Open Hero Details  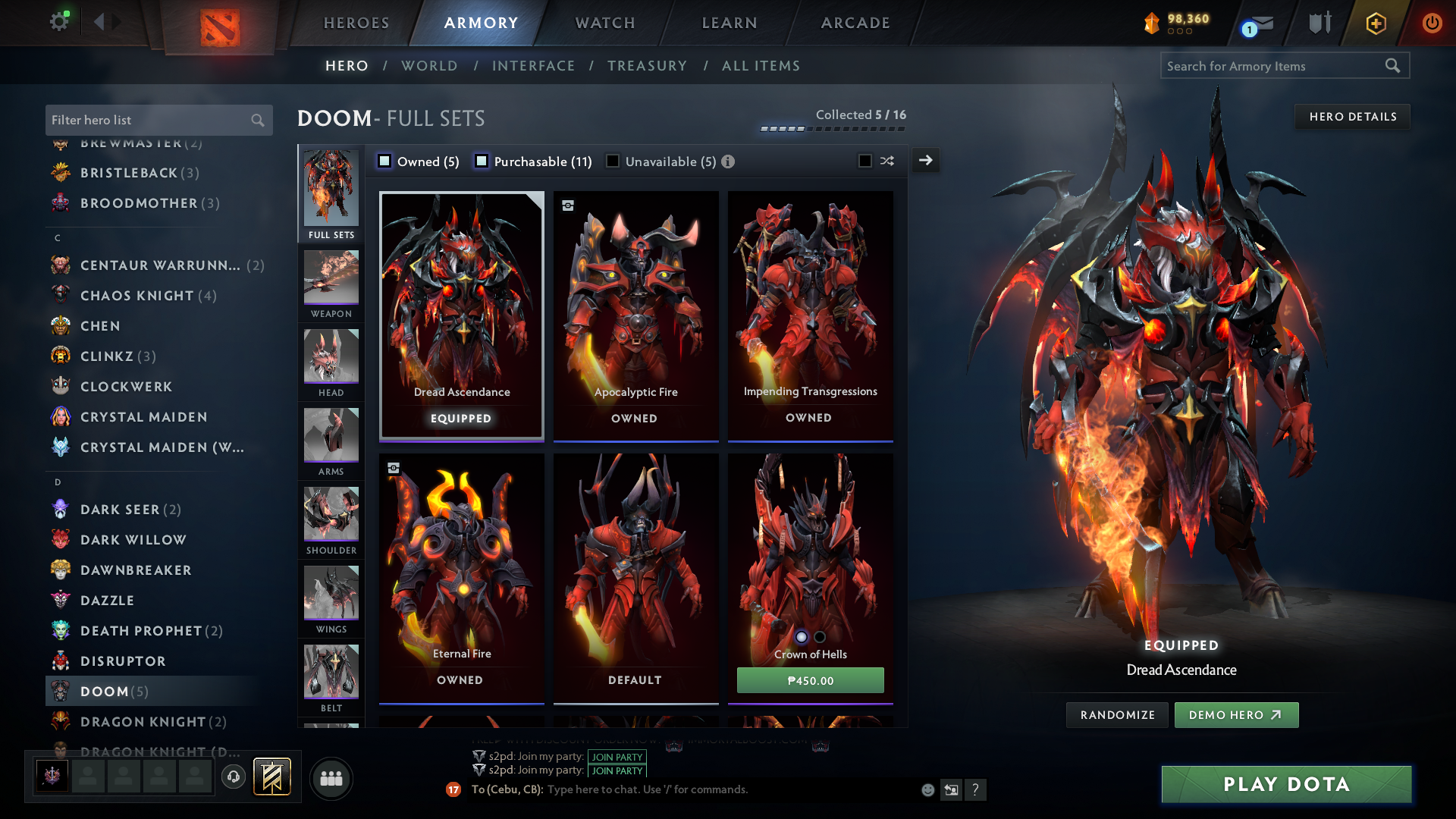click(1352, 117)
